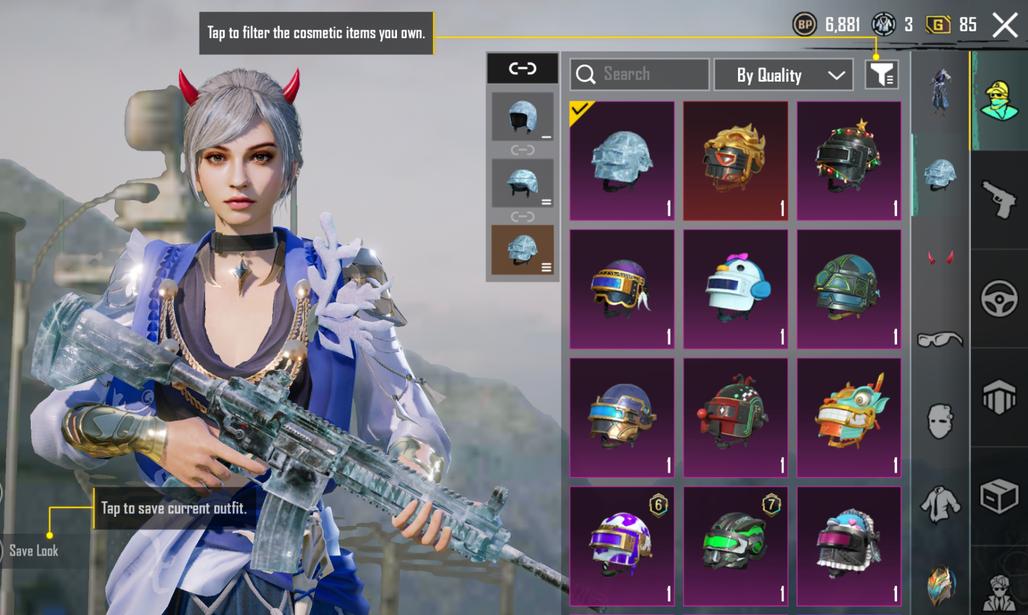Open the face mask subcategory
The width and height of the screenshot is (1028, 615).
[x=940, y=422]
